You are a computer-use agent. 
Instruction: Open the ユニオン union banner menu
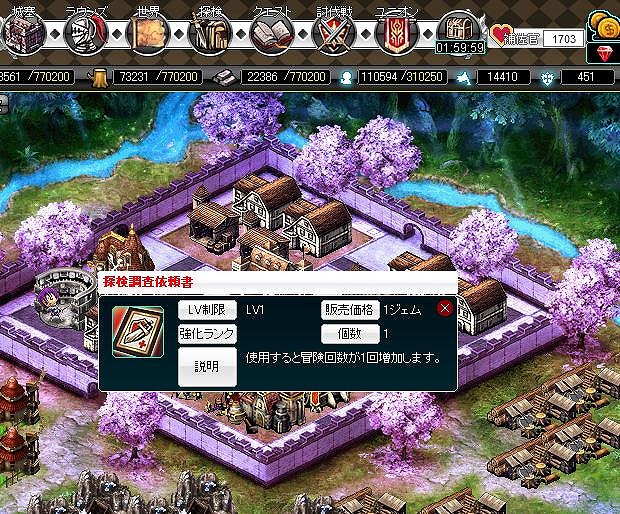click(x=396, y=33)
